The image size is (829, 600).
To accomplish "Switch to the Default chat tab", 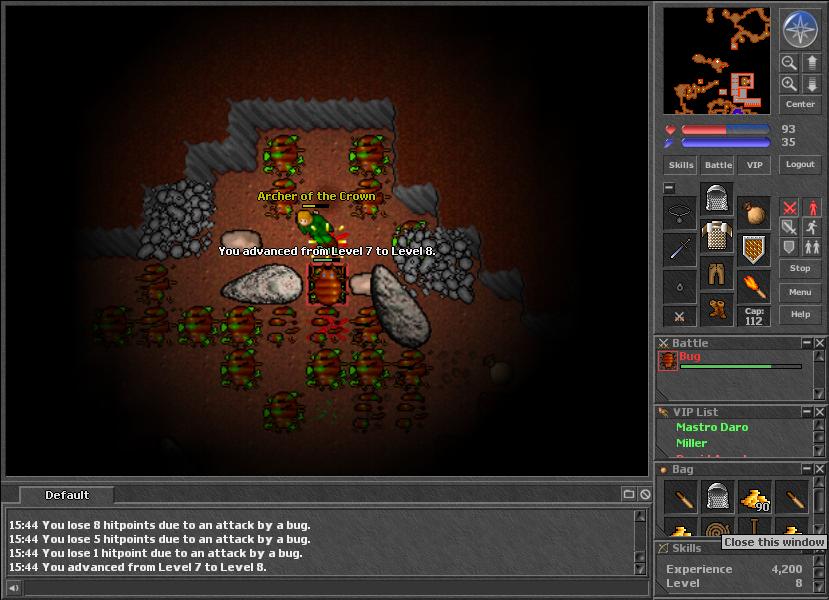I will pyautogui.click(x=67, y=495).
